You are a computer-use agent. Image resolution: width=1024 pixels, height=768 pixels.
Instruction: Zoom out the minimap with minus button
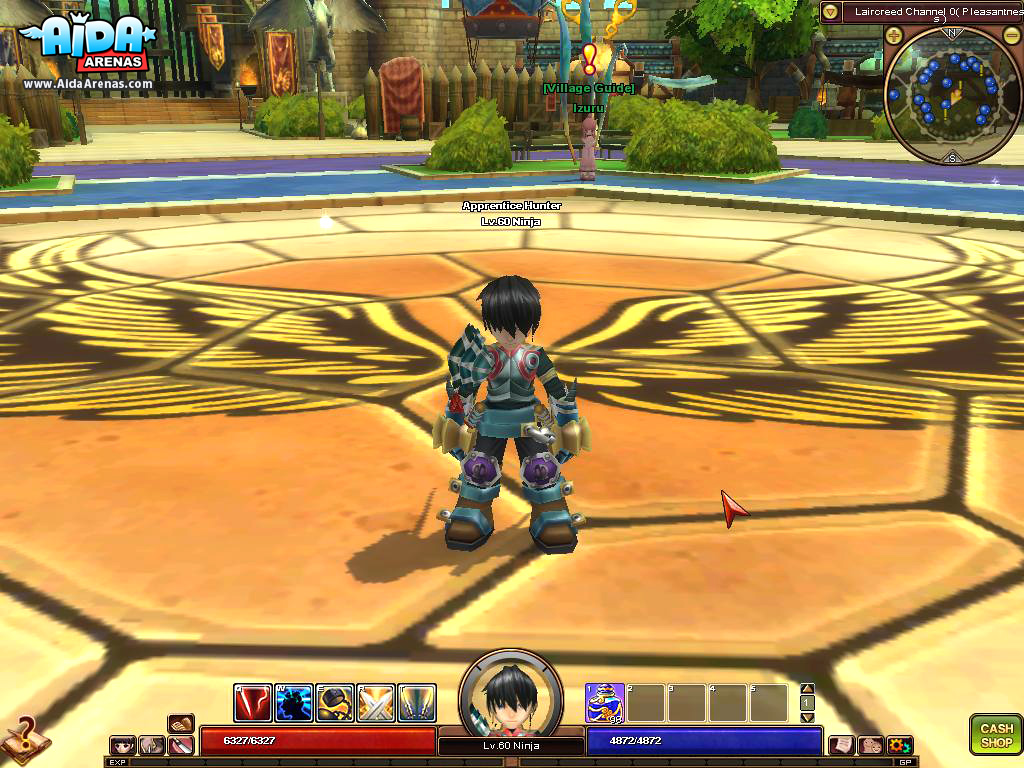tap(1010, 34)
